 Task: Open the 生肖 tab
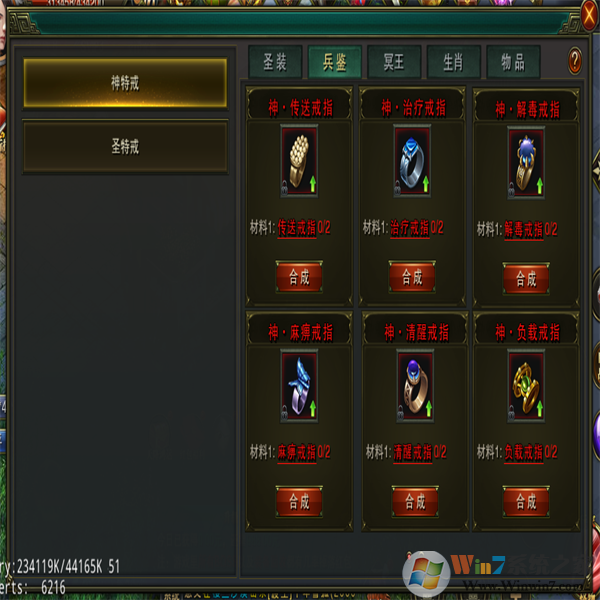tap(453, 62)
